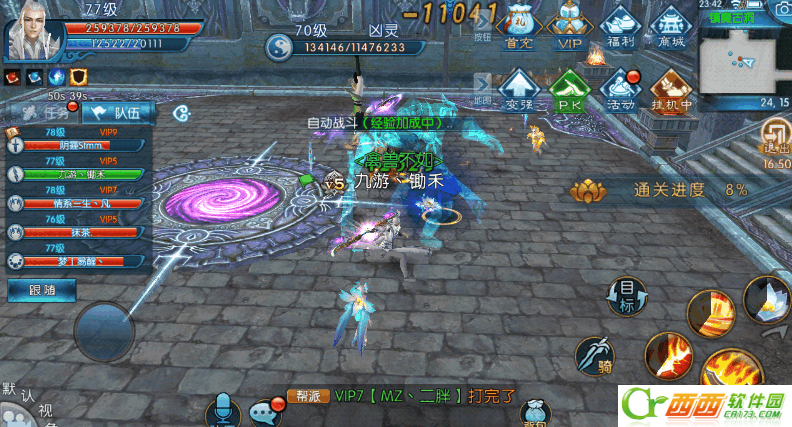Switch to the 任务 quest tab
This screenshot has width=792, height=427.
[44, 113]
